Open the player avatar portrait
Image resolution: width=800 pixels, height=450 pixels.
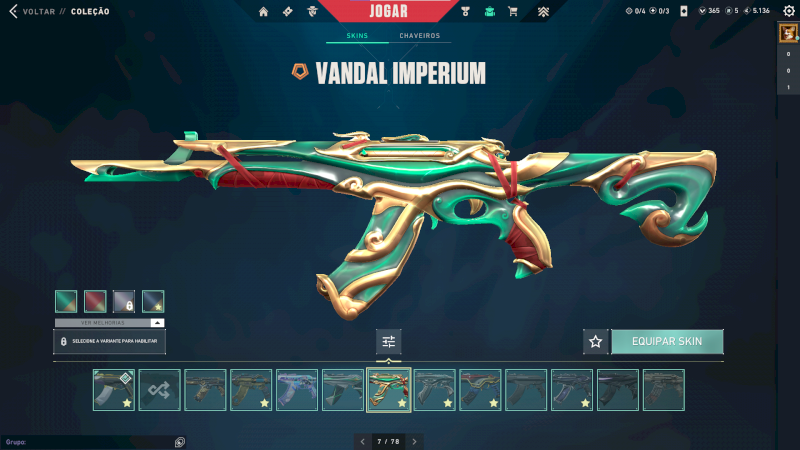(x=788, y=33)
